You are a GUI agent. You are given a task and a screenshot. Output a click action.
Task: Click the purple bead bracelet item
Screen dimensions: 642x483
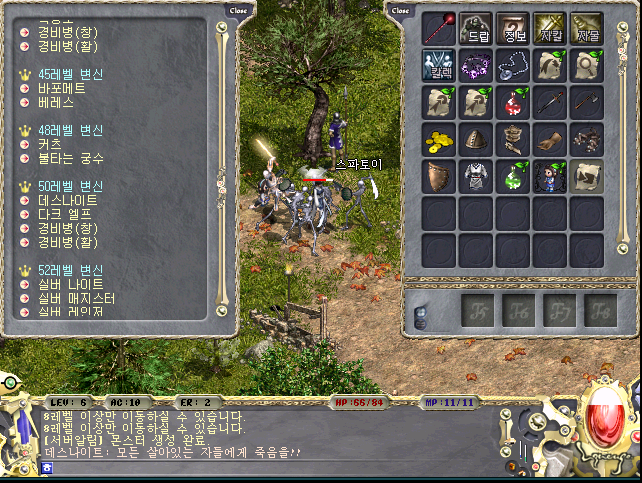pos(475,65)
